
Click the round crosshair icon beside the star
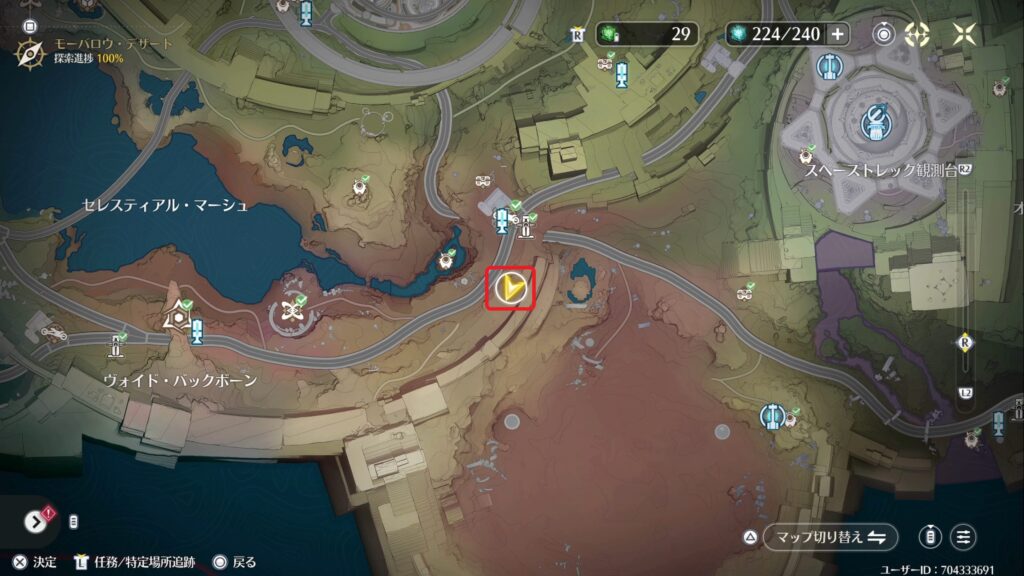pos(917,34)
